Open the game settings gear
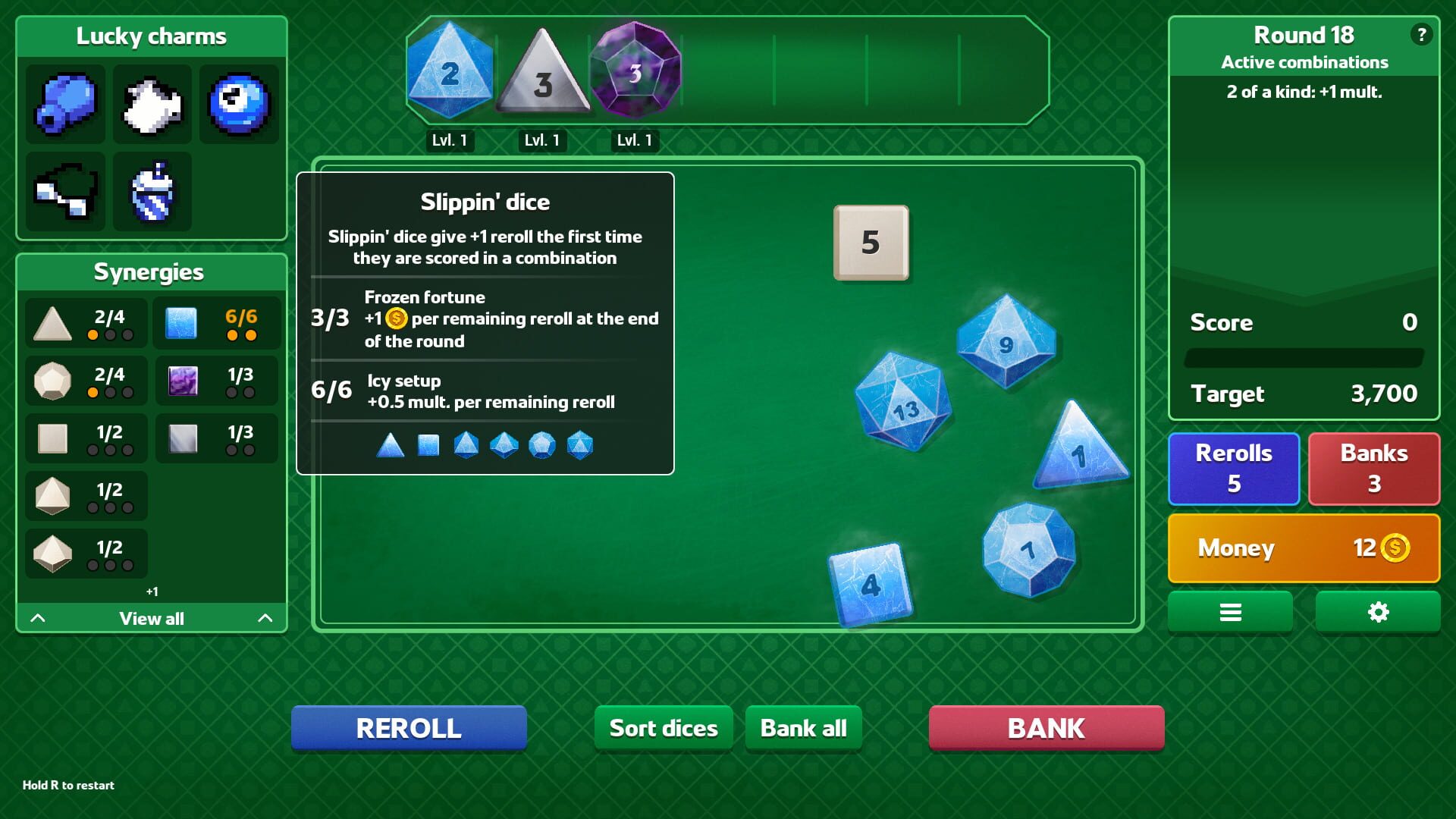This screenshot has width=1456, height=819. pos(1377,611)
